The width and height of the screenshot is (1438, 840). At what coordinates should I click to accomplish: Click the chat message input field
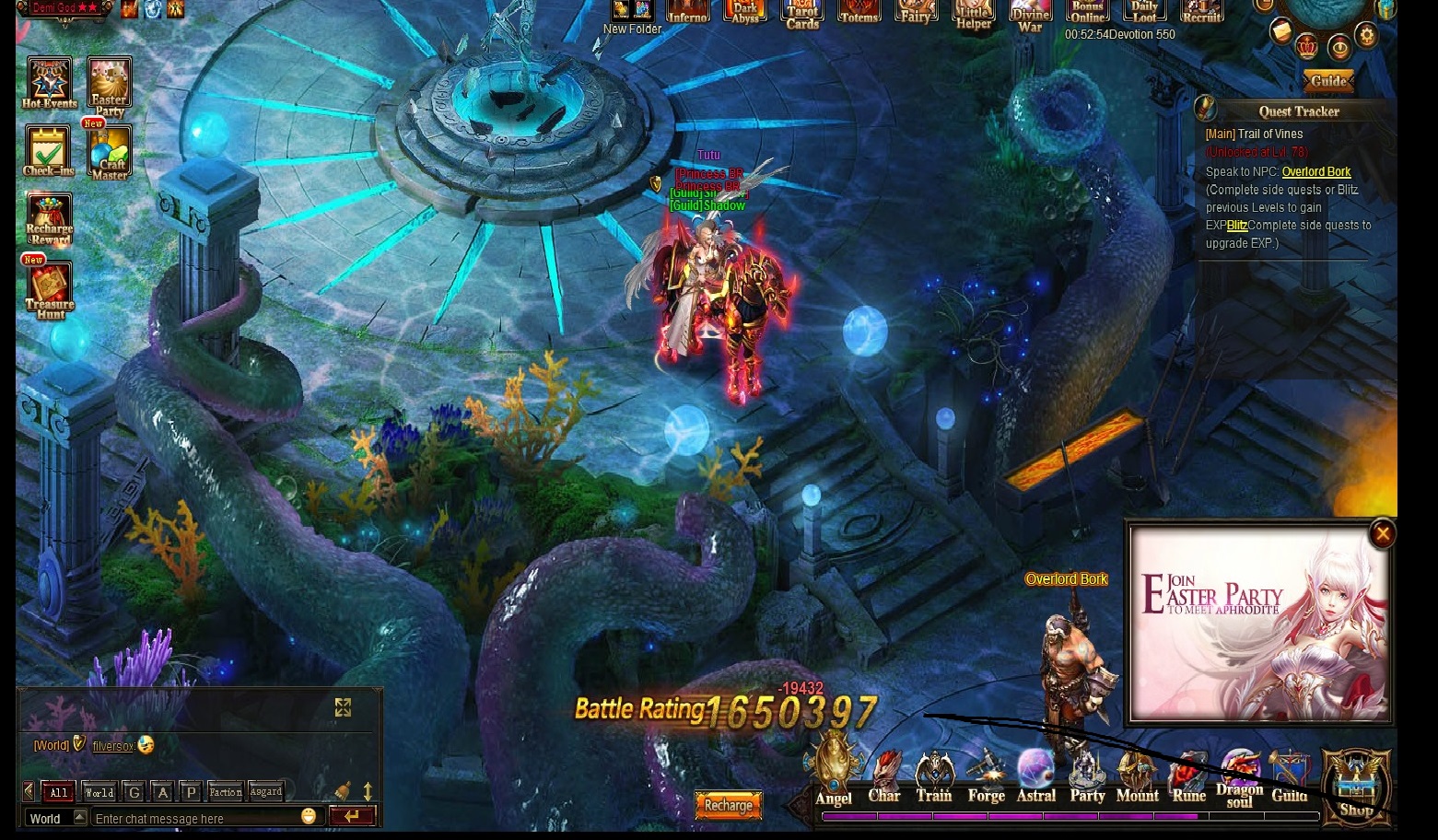point(195,818)
